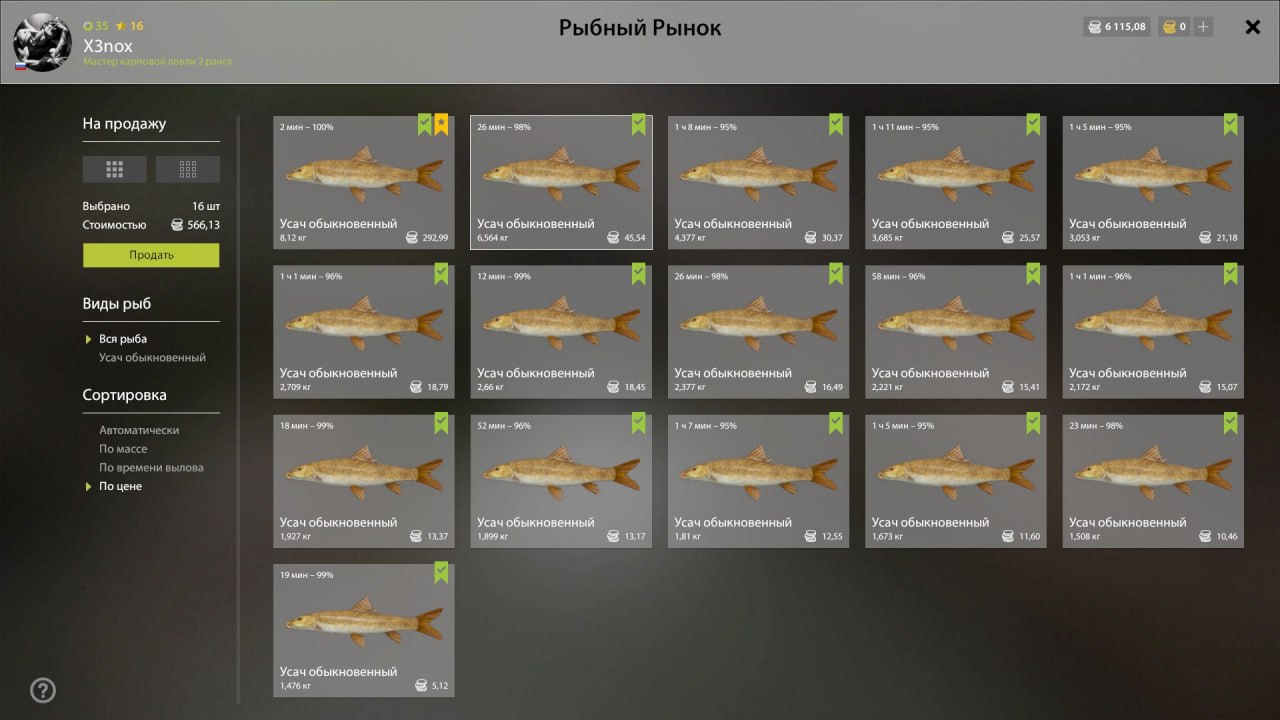The height and width of the screenshot is (720, 1280).
Task: Toggle the 2,377 кг fish card
Action: click(x=758, y=331)
